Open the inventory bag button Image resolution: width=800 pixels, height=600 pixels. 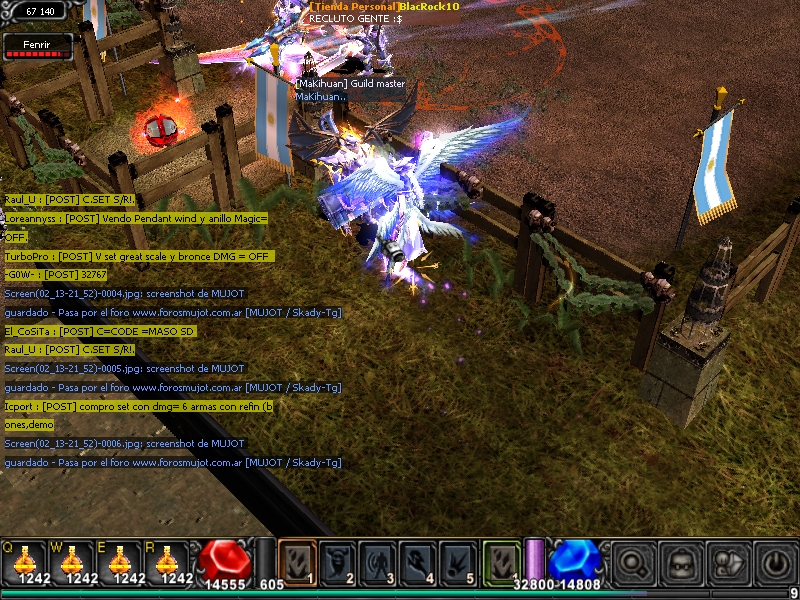pos(681,561)
